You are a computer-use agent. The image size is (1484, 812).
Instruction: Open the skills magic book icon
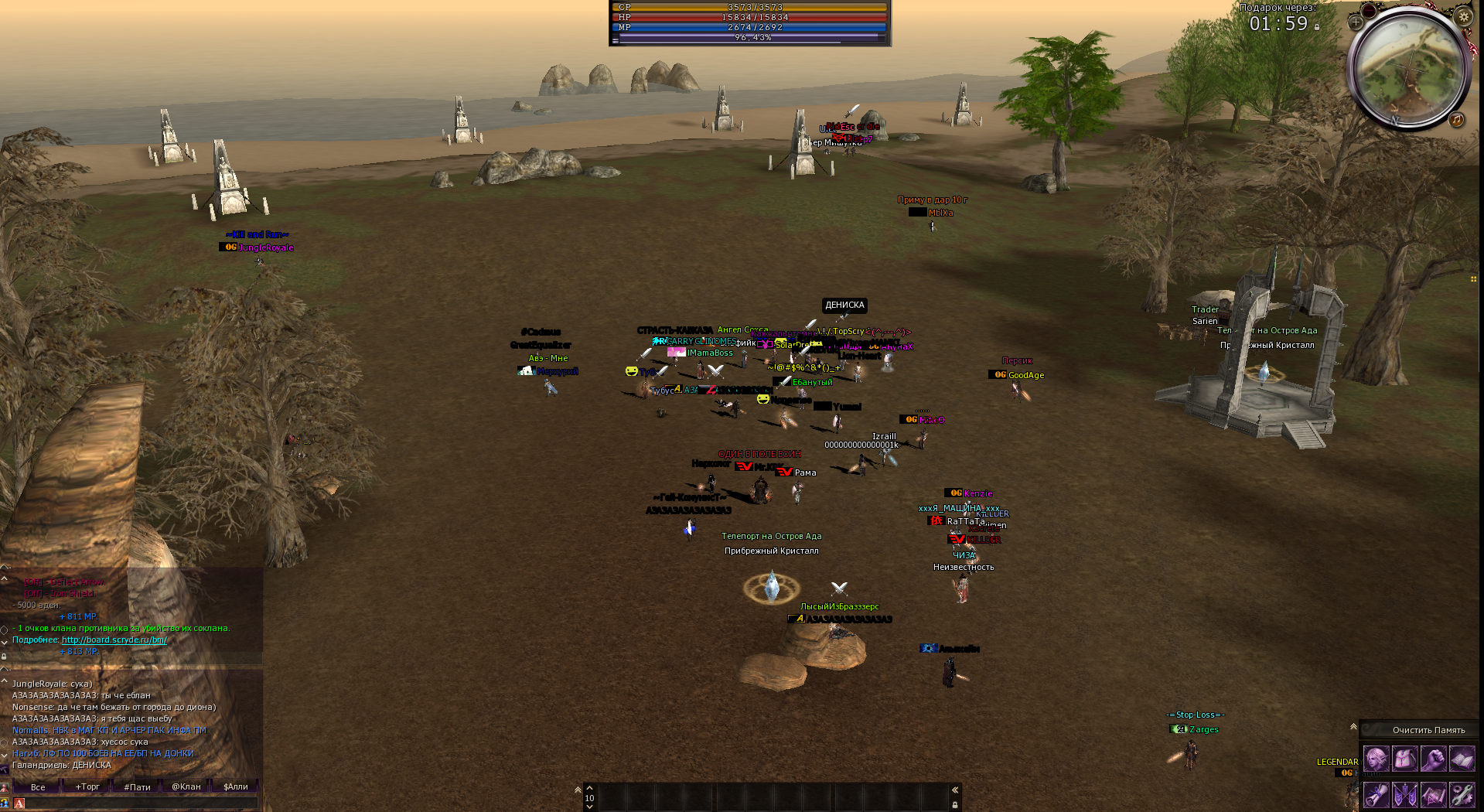(x=1462, y=758)
